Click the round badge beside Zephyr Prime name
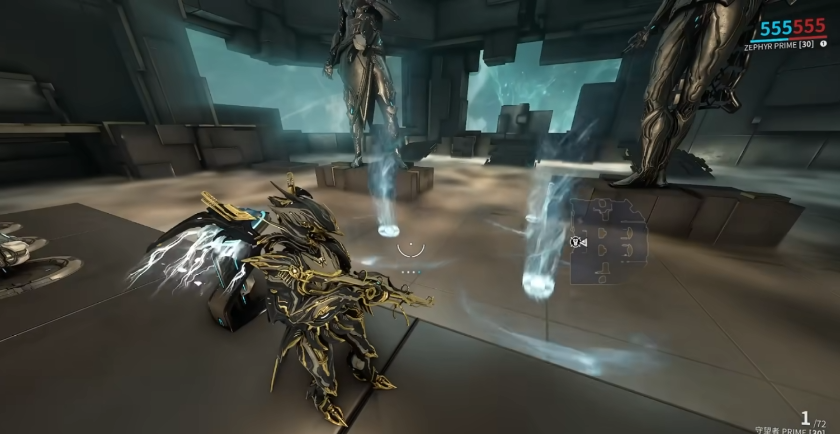 point(822,45)
